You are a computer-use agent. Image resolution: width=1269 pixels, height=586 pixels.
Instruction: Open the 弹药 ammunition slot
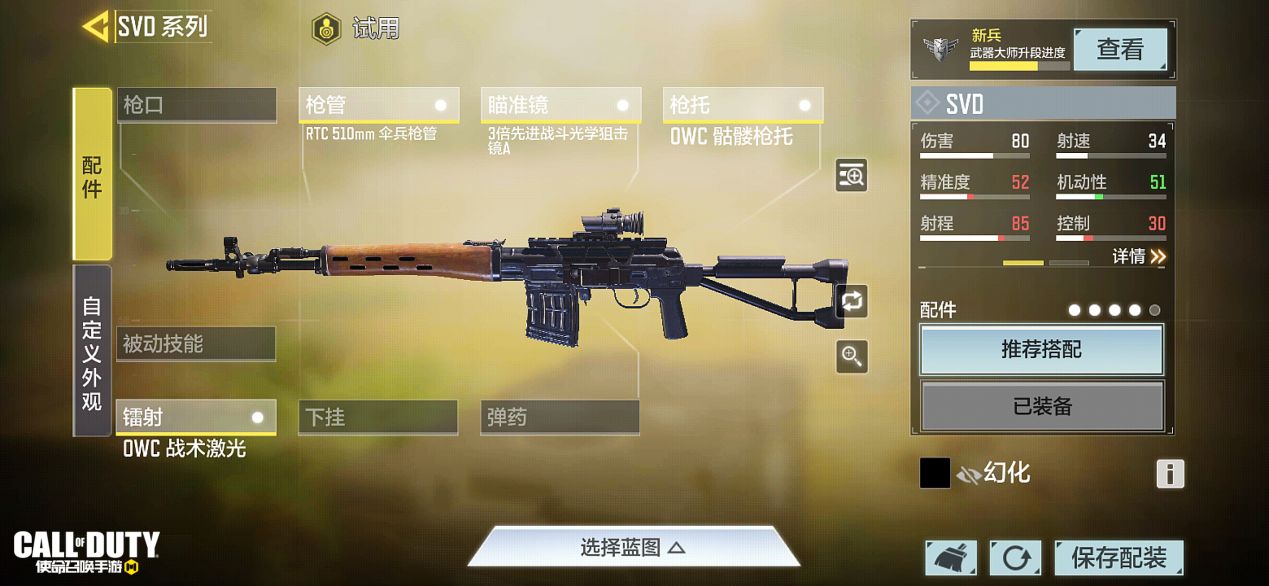(560, 417)
